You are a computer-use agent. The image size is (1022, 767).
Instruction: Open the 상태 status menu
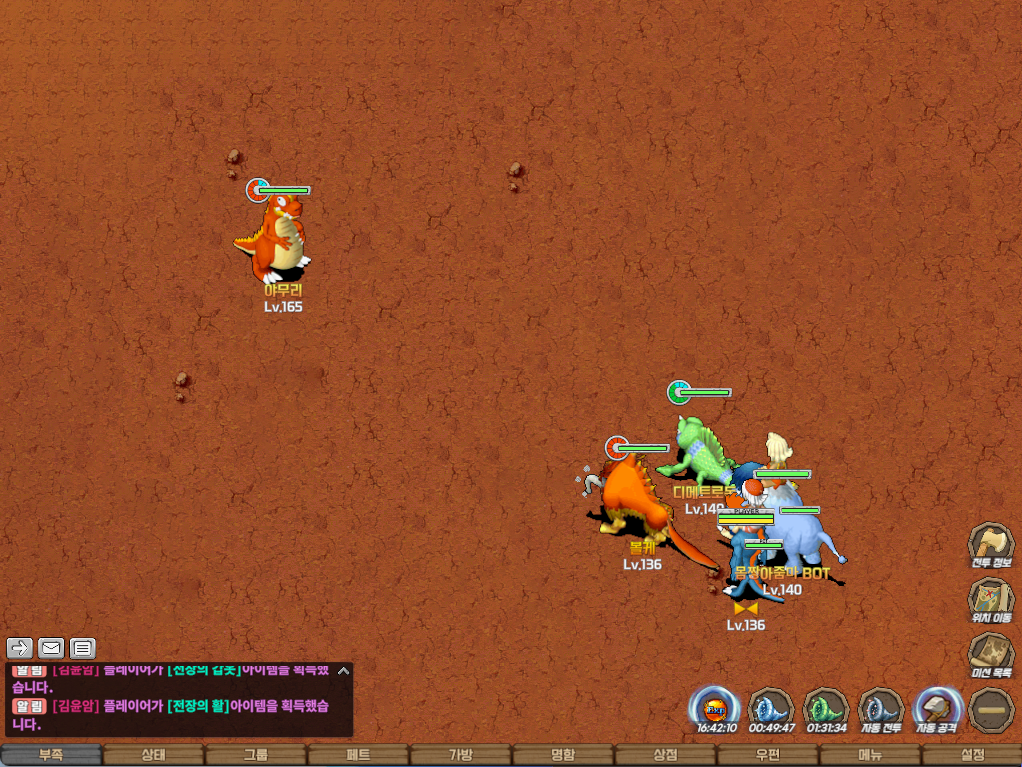(153, 755)
